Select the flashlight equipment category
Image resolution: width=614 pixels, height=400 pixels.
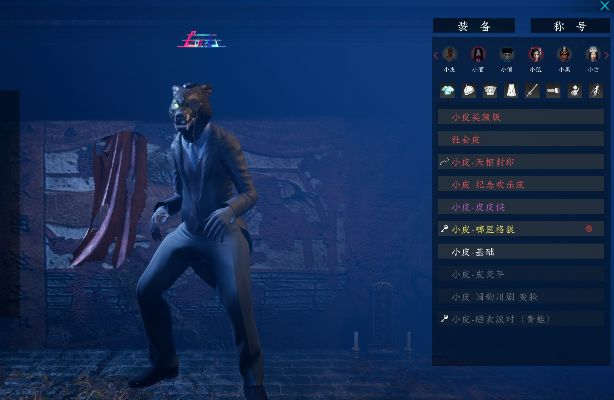[x=553, y=91]
